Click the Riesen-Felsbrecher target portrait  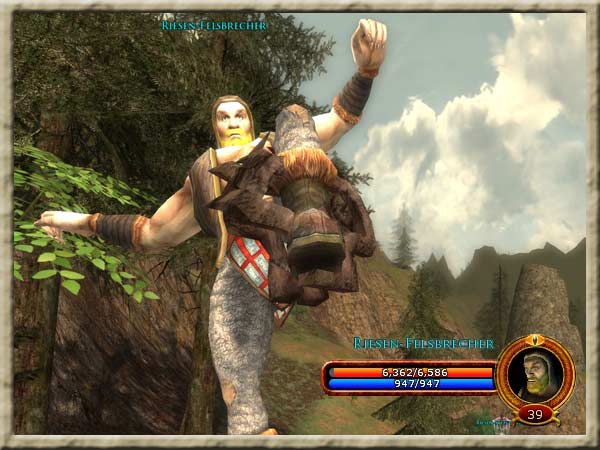(535, 373)
